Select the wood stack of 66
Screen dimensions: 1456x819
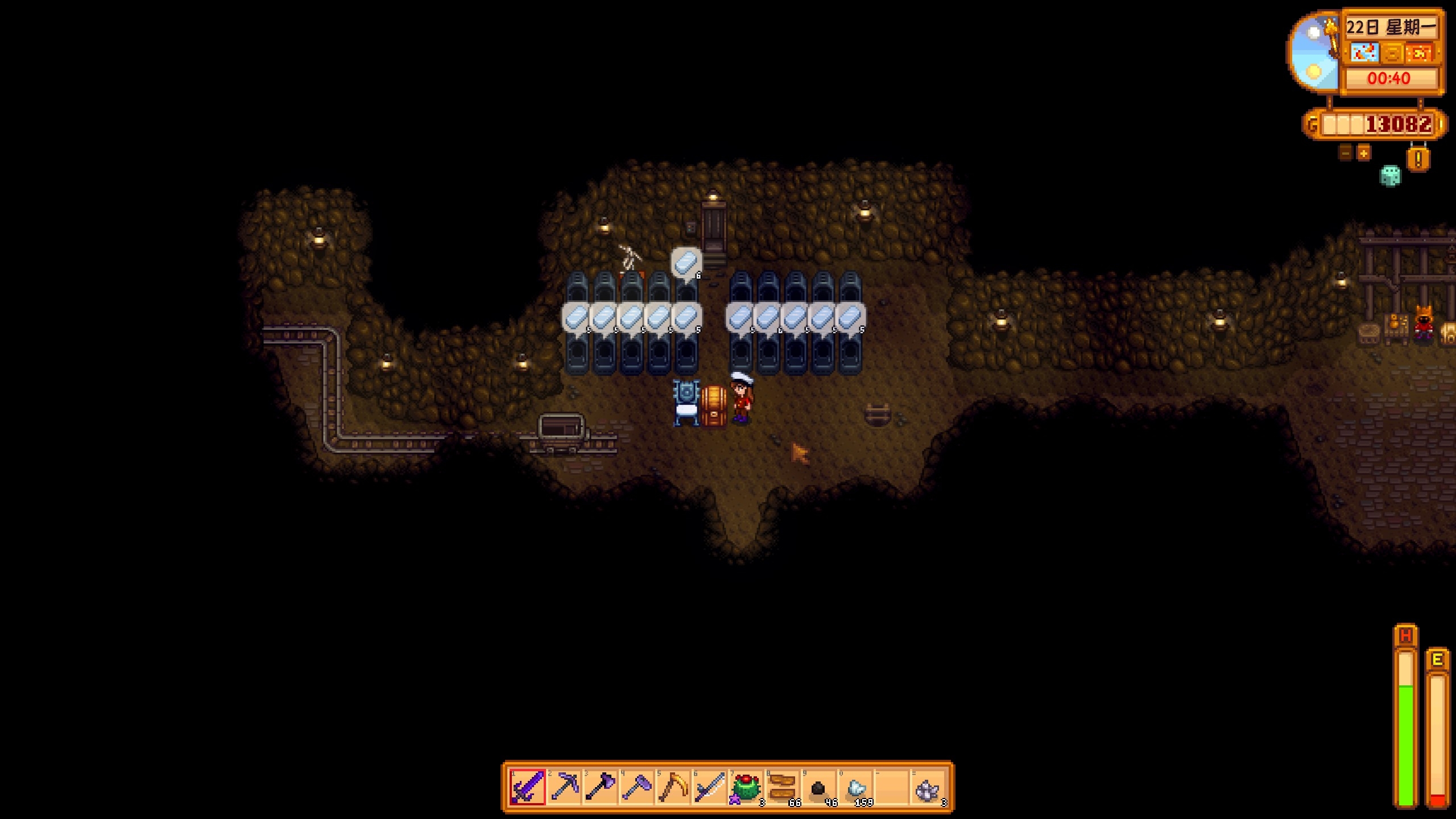(783, 788)
